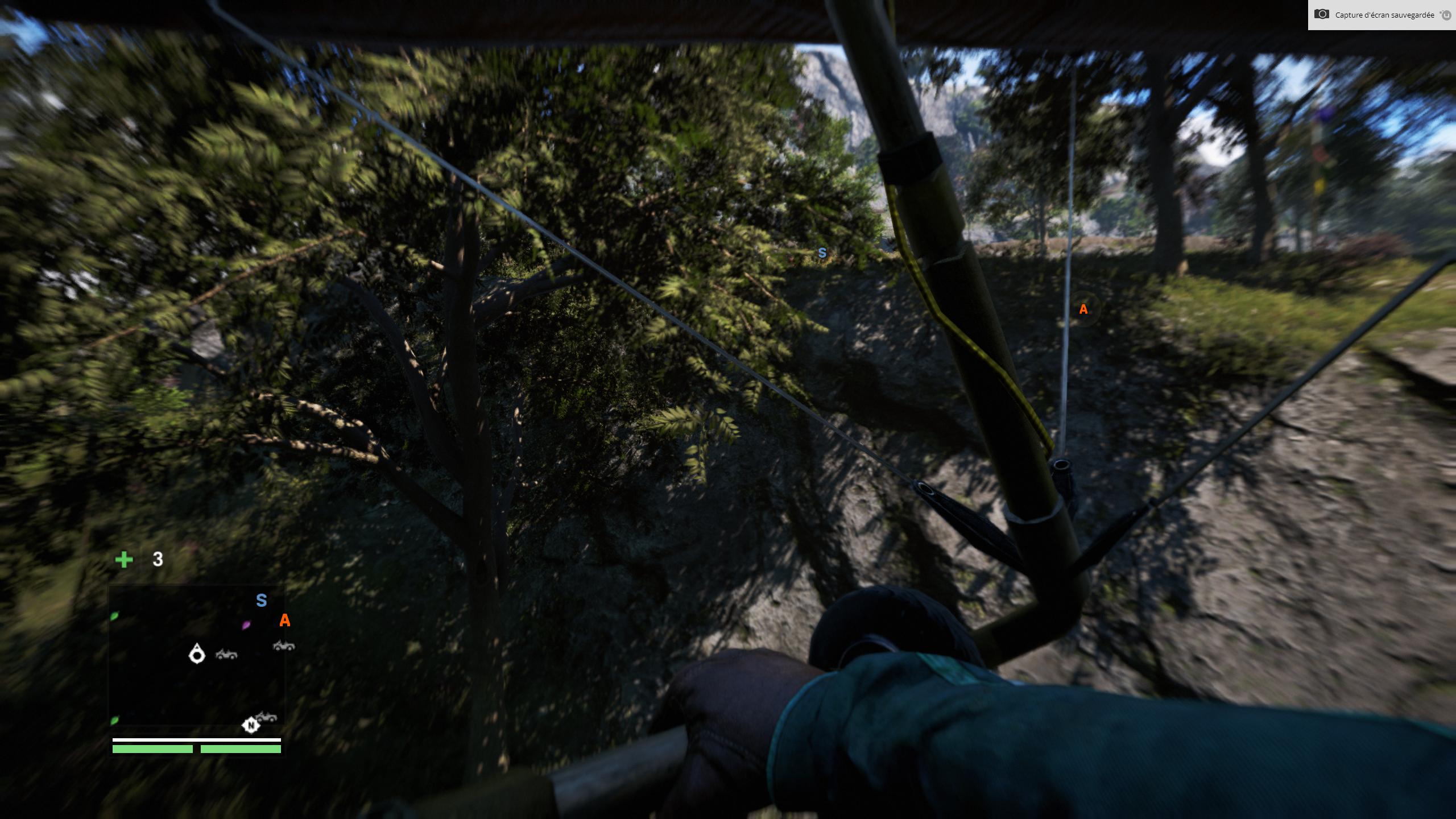Image resolution: width=1456 pixels, height=819 pixels.
Task: Click the player arrow marker on the minimap
Action: [197, 655]
